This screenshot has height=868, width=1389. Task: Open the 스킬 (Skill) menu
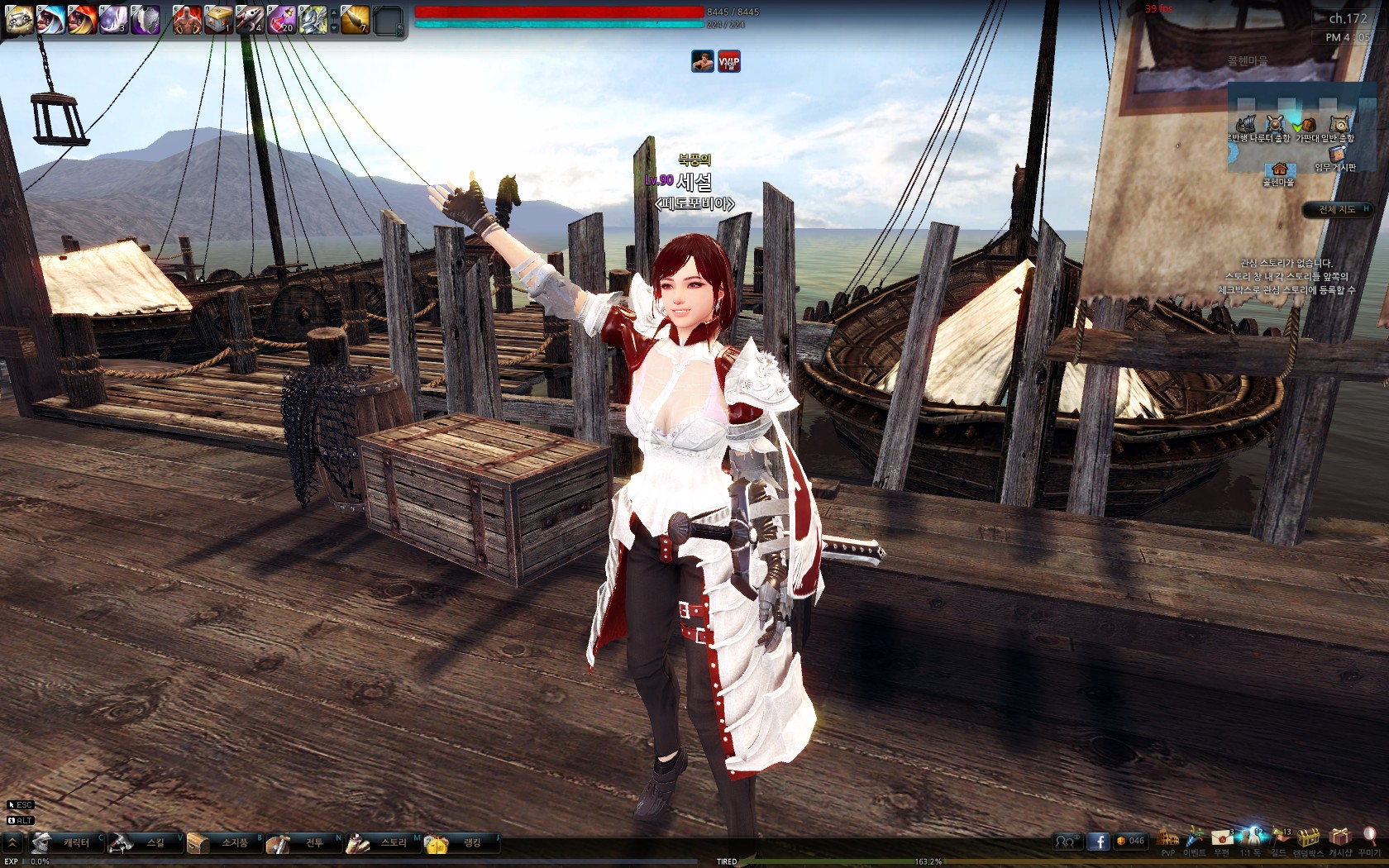(x=146, y=842)
